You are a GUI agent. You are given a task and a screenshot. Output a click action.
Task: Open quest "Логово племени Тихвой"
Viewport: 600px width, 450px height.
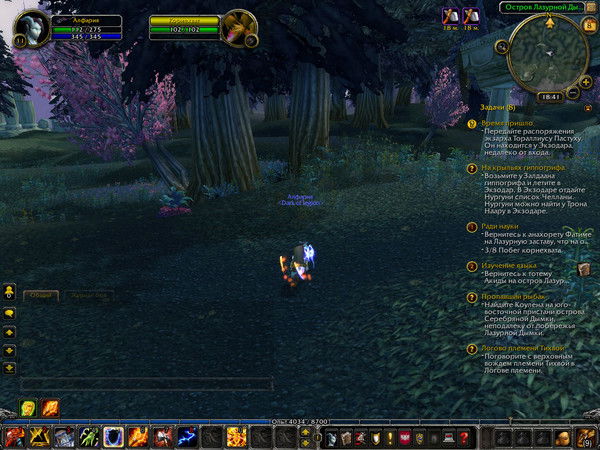[524, 348]
